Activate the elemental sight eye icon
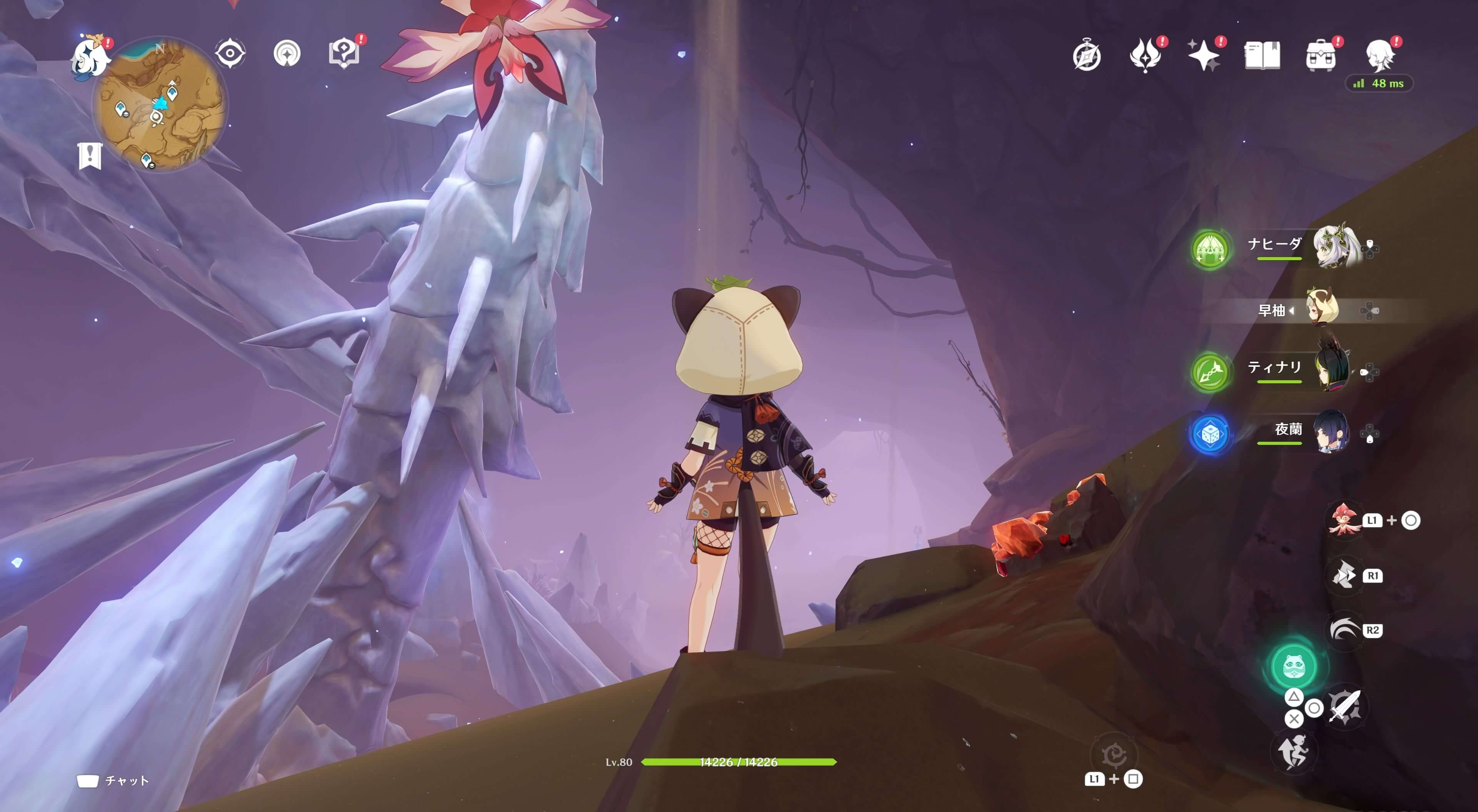This screenshot has height=812, width=1478. click(230, 54)
